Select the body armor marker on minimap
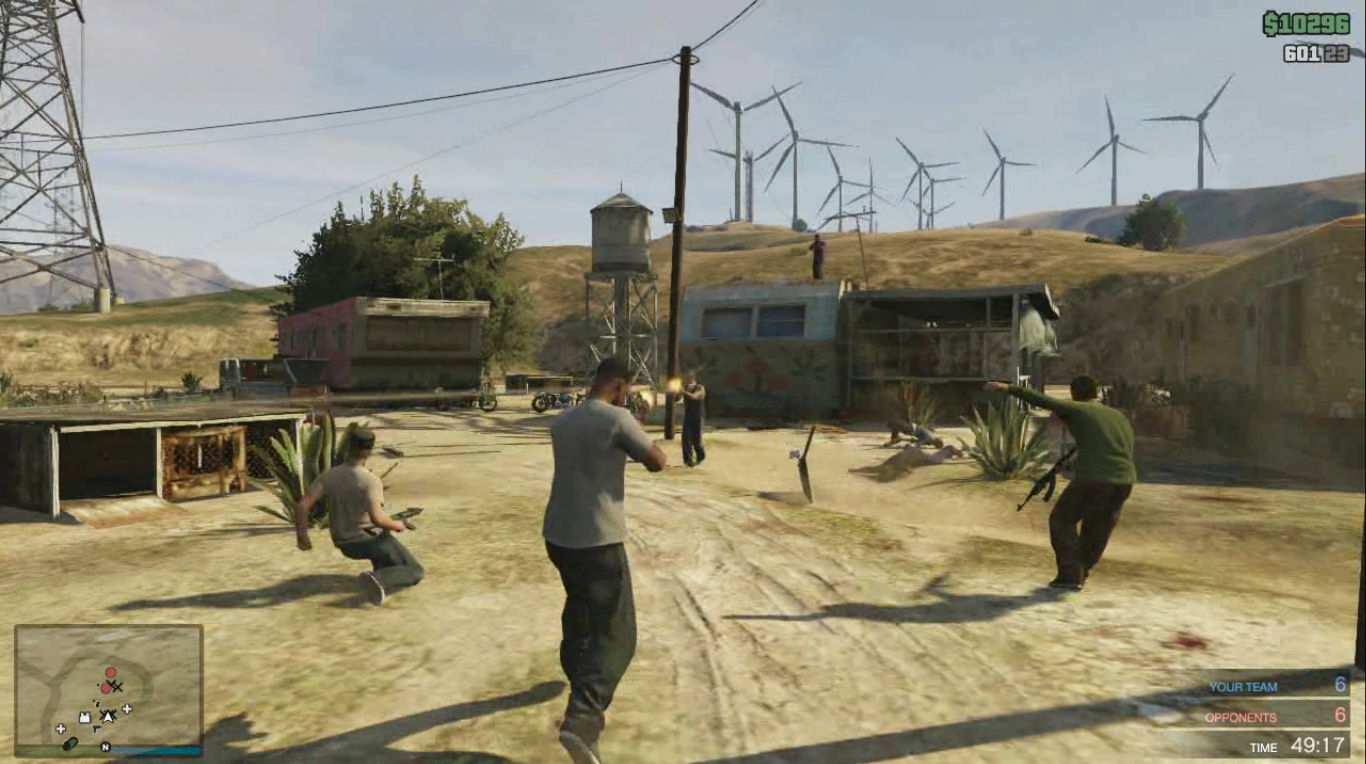This screenshot has width=1366, height=764. [85, 718]
